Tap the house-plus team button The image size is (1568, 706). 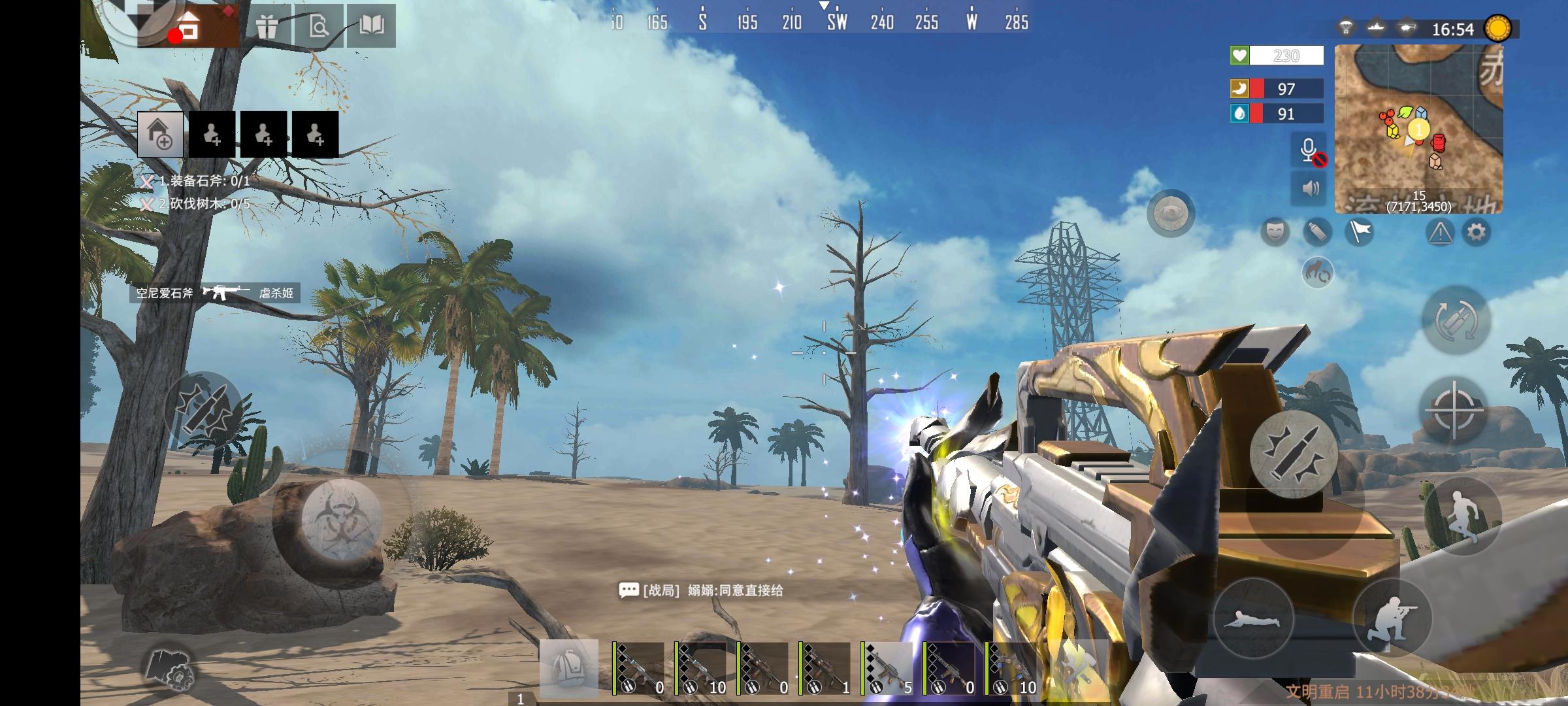(x=160, y=134)
